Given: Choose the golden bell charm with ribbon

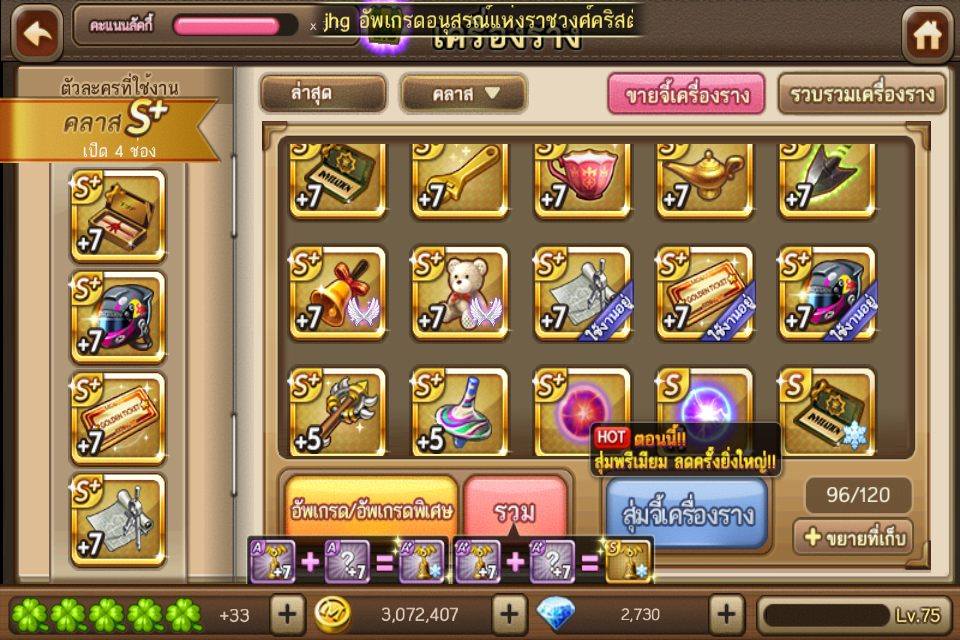Looking at the screenshot, I should pos(337,293).
